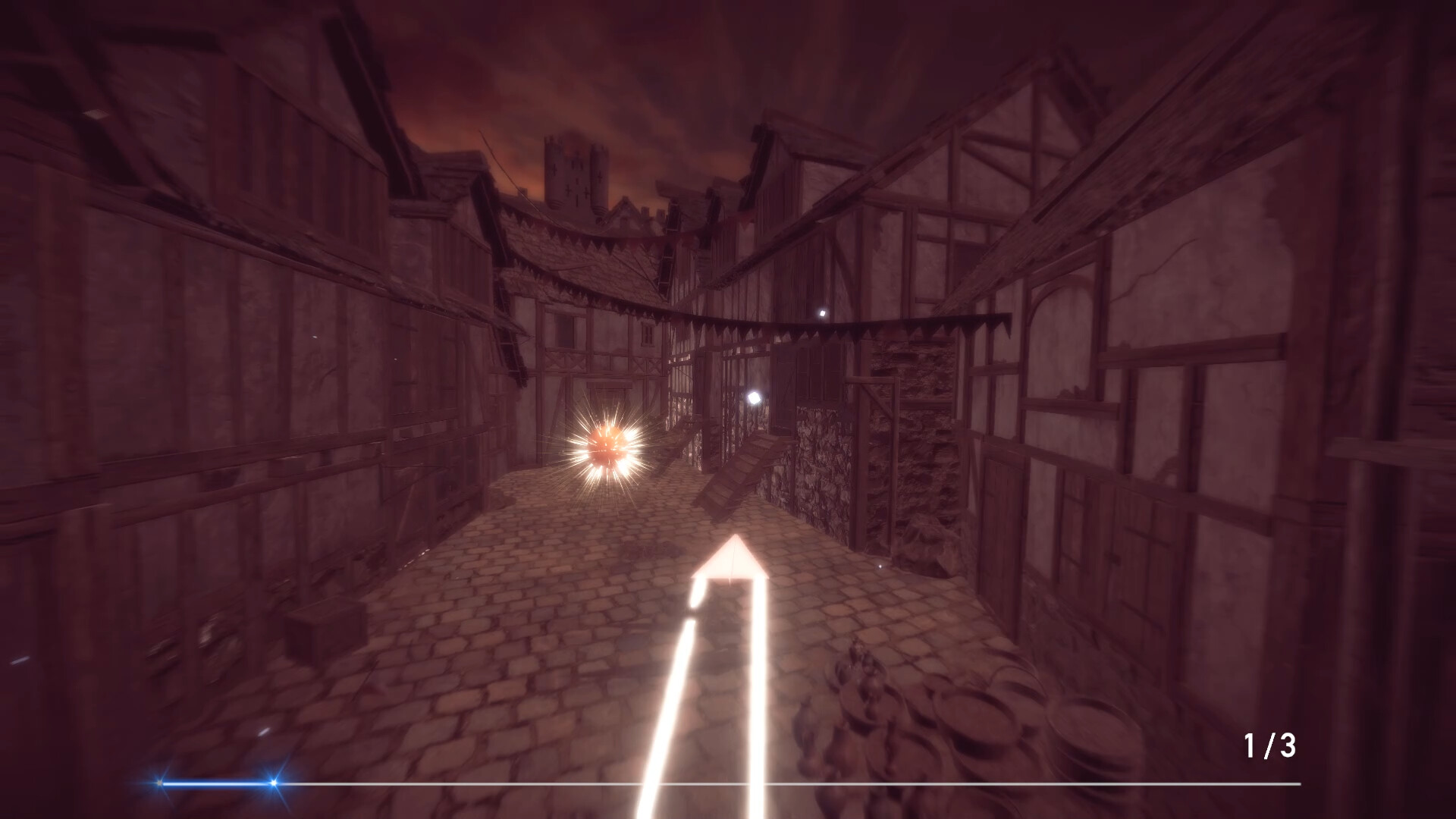Click the tiny sparkle on the right cobblestones
The image size is (1456, 819).
880,566
